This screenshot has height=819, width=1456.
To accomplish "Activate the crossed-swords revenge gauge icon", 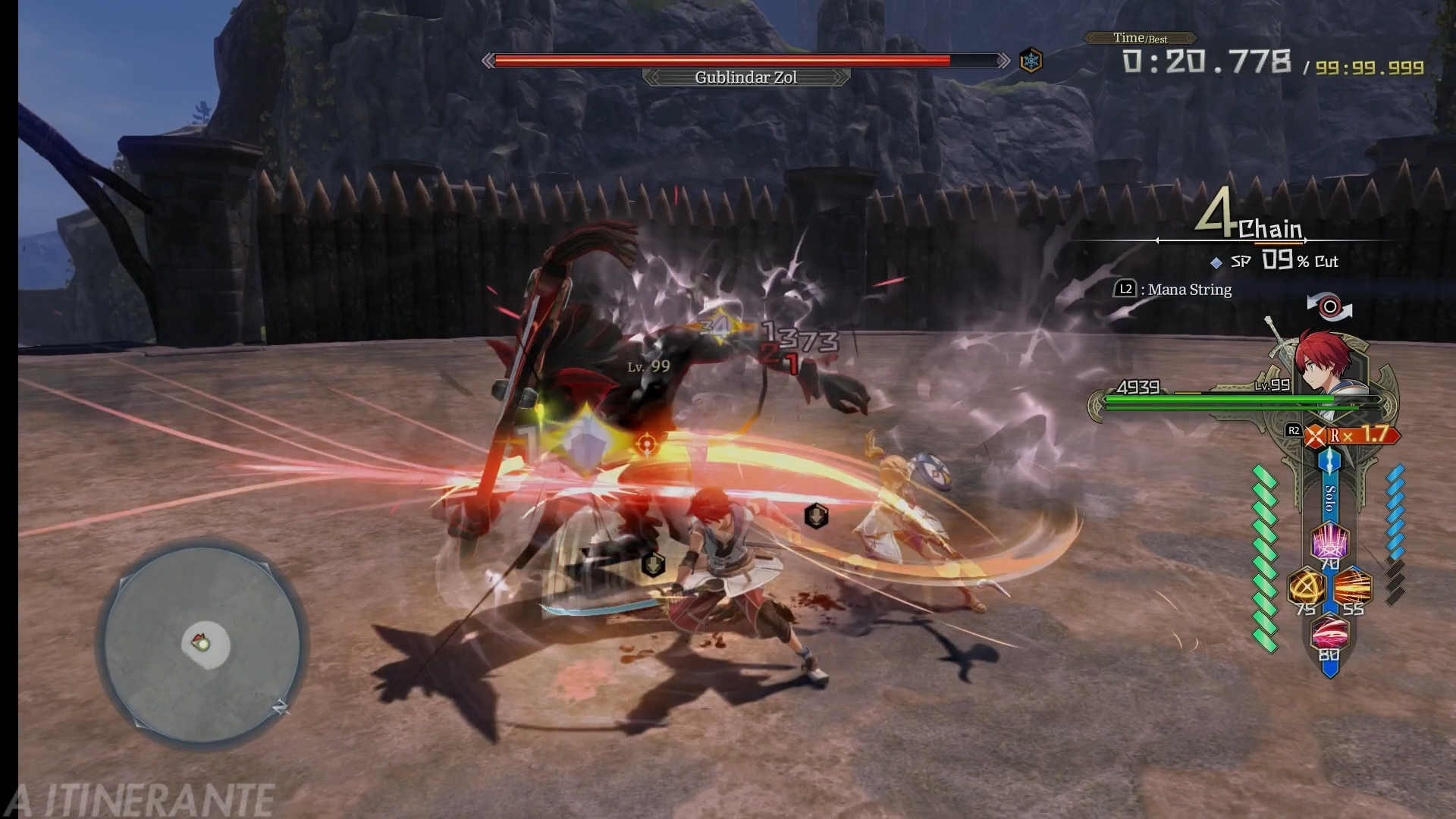I will (1316, 436).
